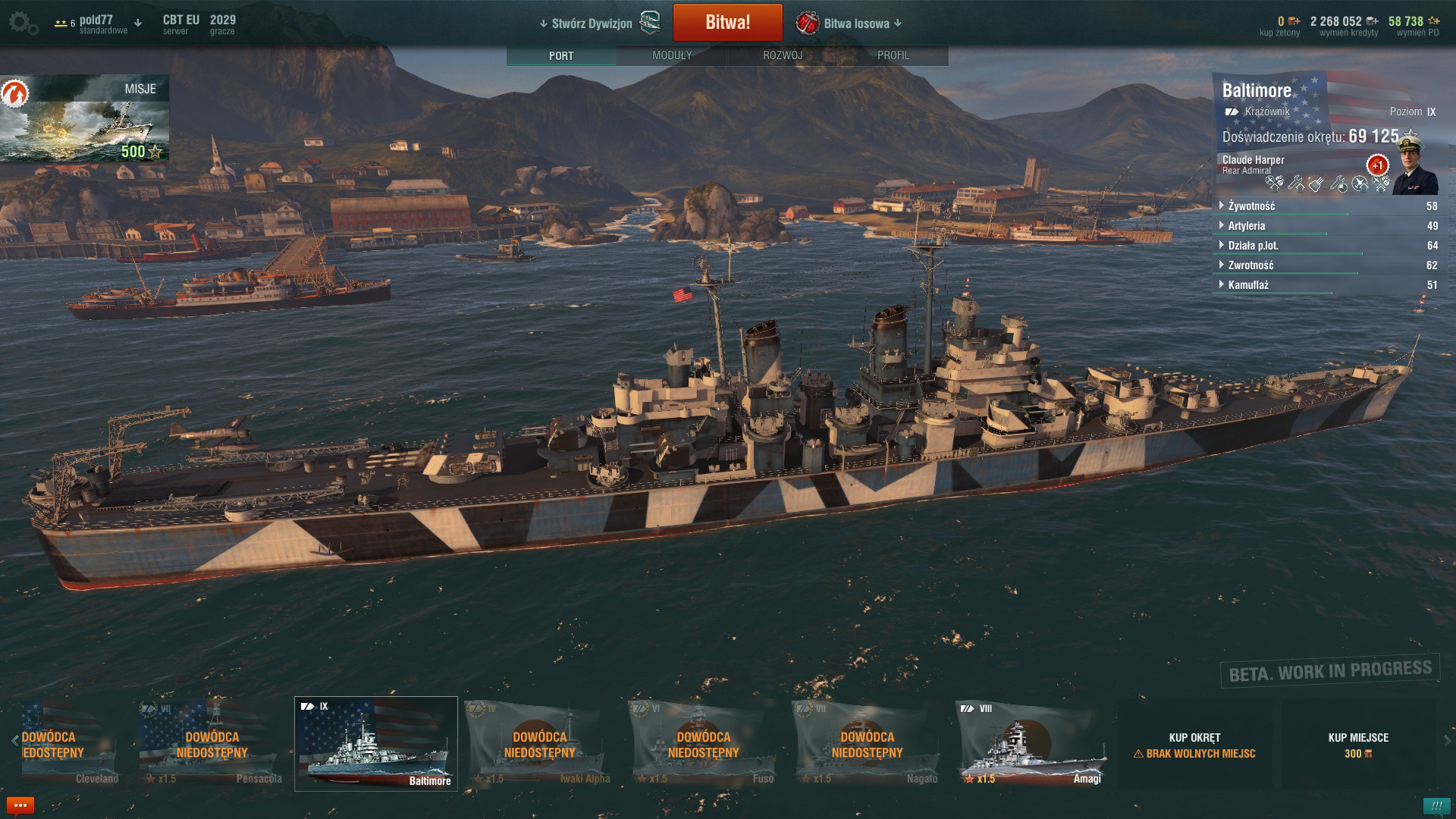This screenshot has height=819, width=1456.
Task: Click the KUP MIEJSCE slot purchase tile
Action: tap(1358, 745)
